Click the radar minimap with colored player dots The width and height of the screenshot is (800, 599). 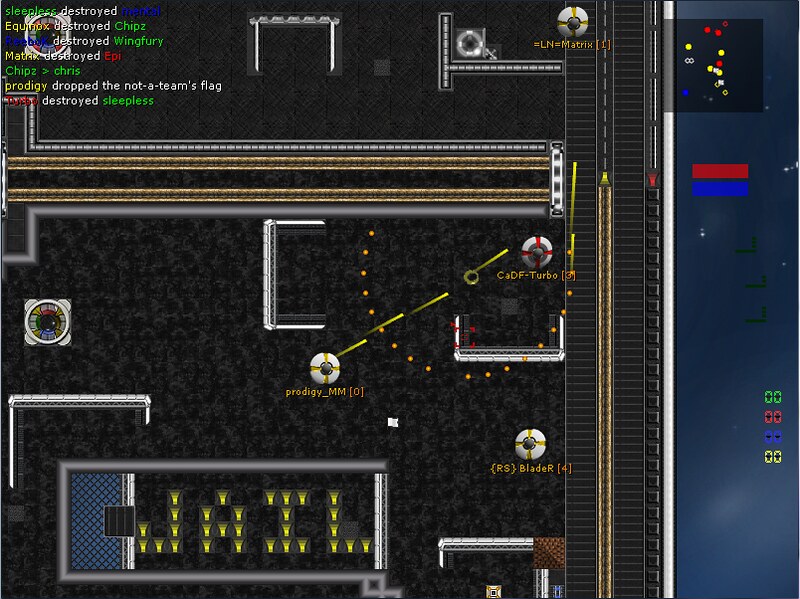(720, 63)
